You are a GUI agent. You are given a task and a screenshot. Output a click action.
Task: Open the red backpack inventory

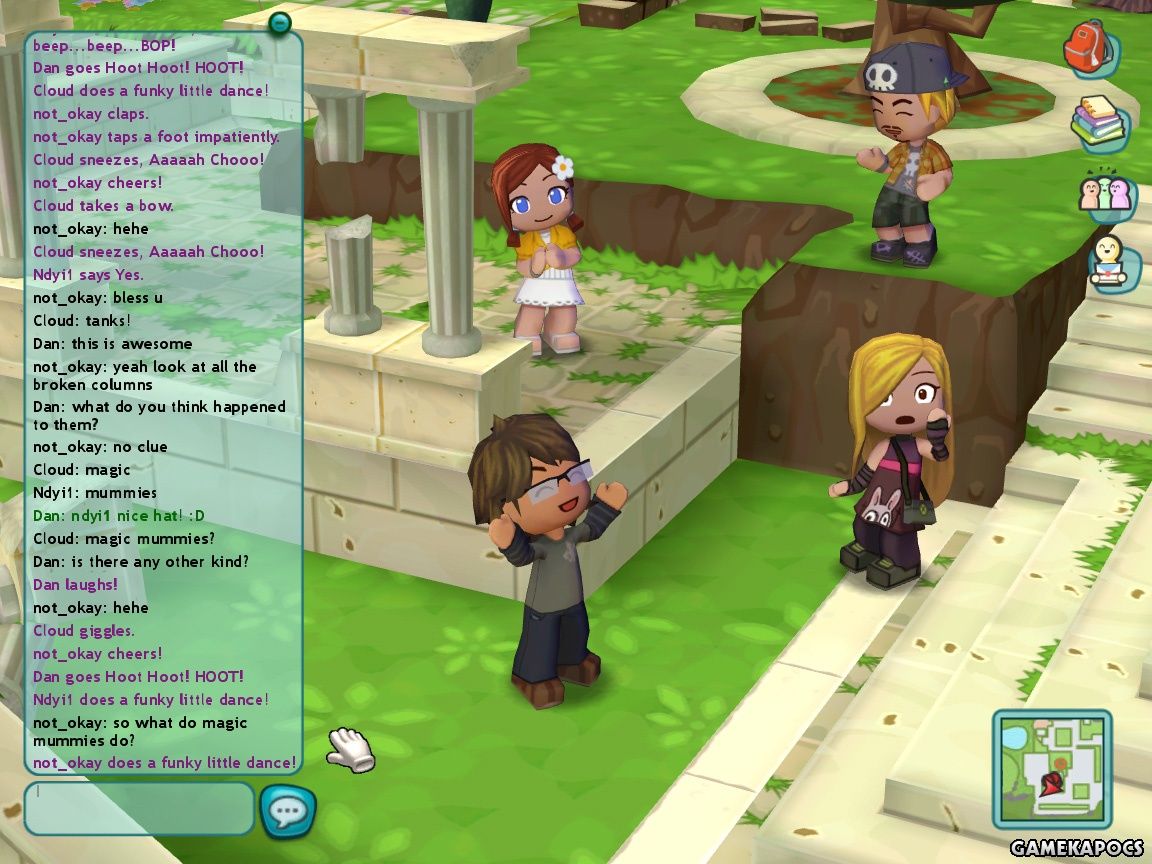1088,47
